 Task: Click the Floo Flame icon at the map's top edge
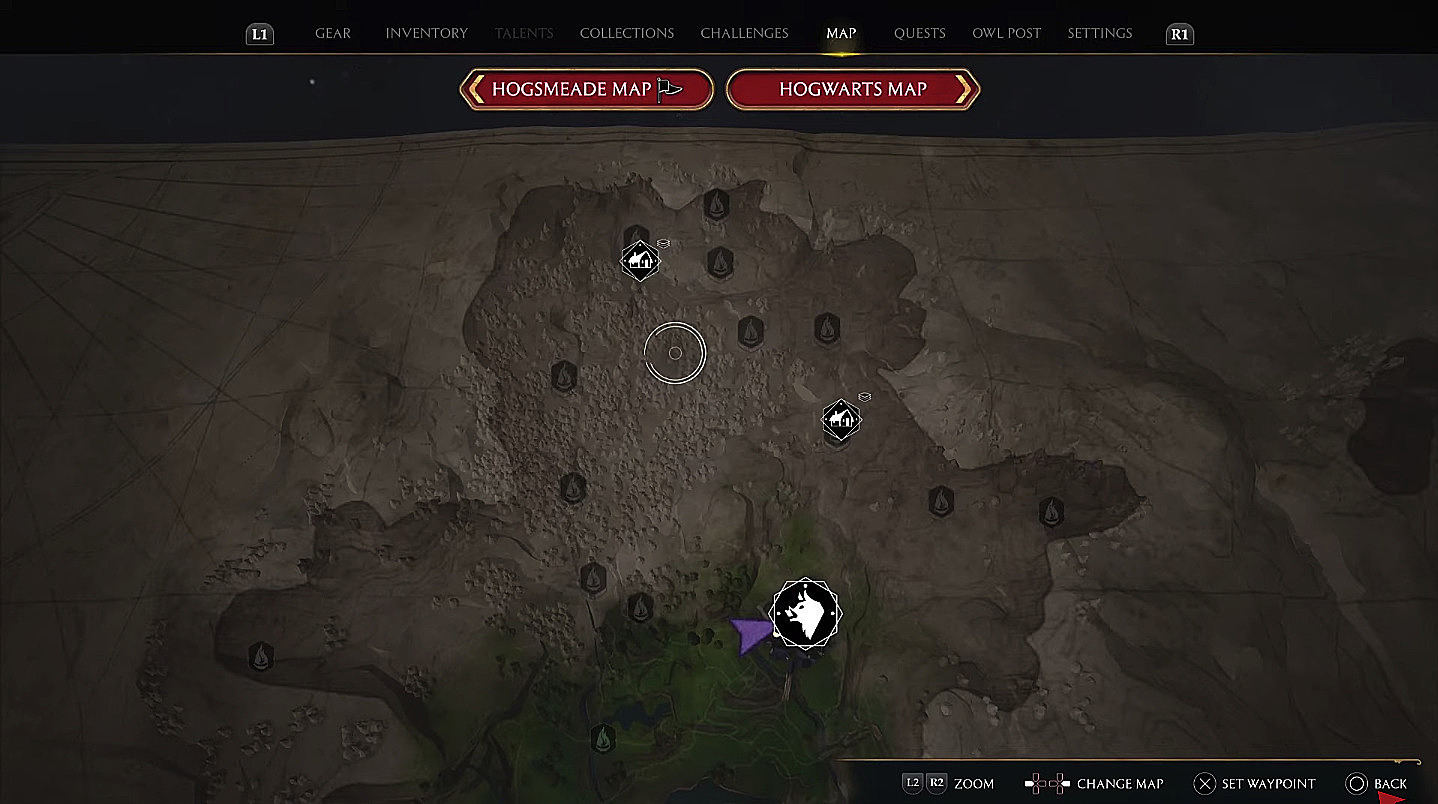pos(716,204)
